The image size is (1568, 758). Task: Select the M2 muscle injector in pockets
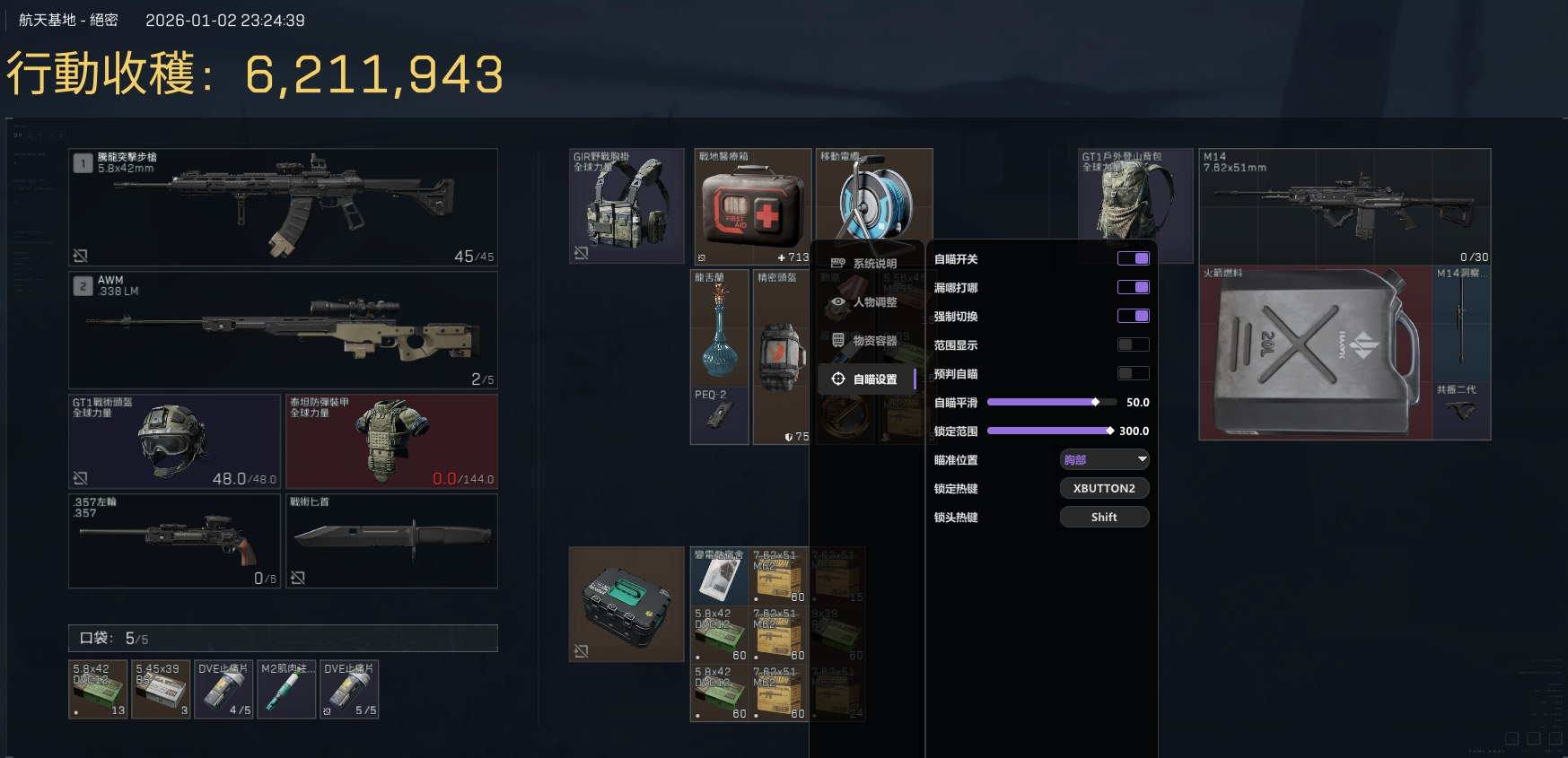(286, 690)
